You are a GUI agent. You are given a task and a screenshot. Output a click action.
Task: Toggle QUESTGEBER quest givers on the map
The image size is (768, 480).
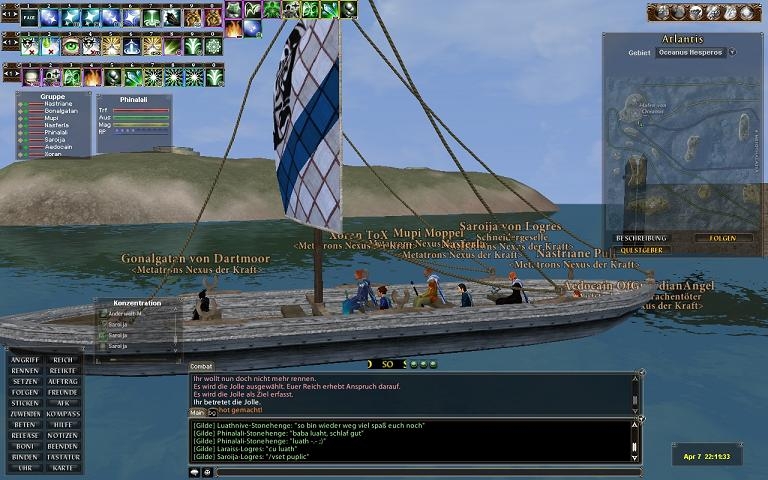pyautogui.click(x=642, y=250)
